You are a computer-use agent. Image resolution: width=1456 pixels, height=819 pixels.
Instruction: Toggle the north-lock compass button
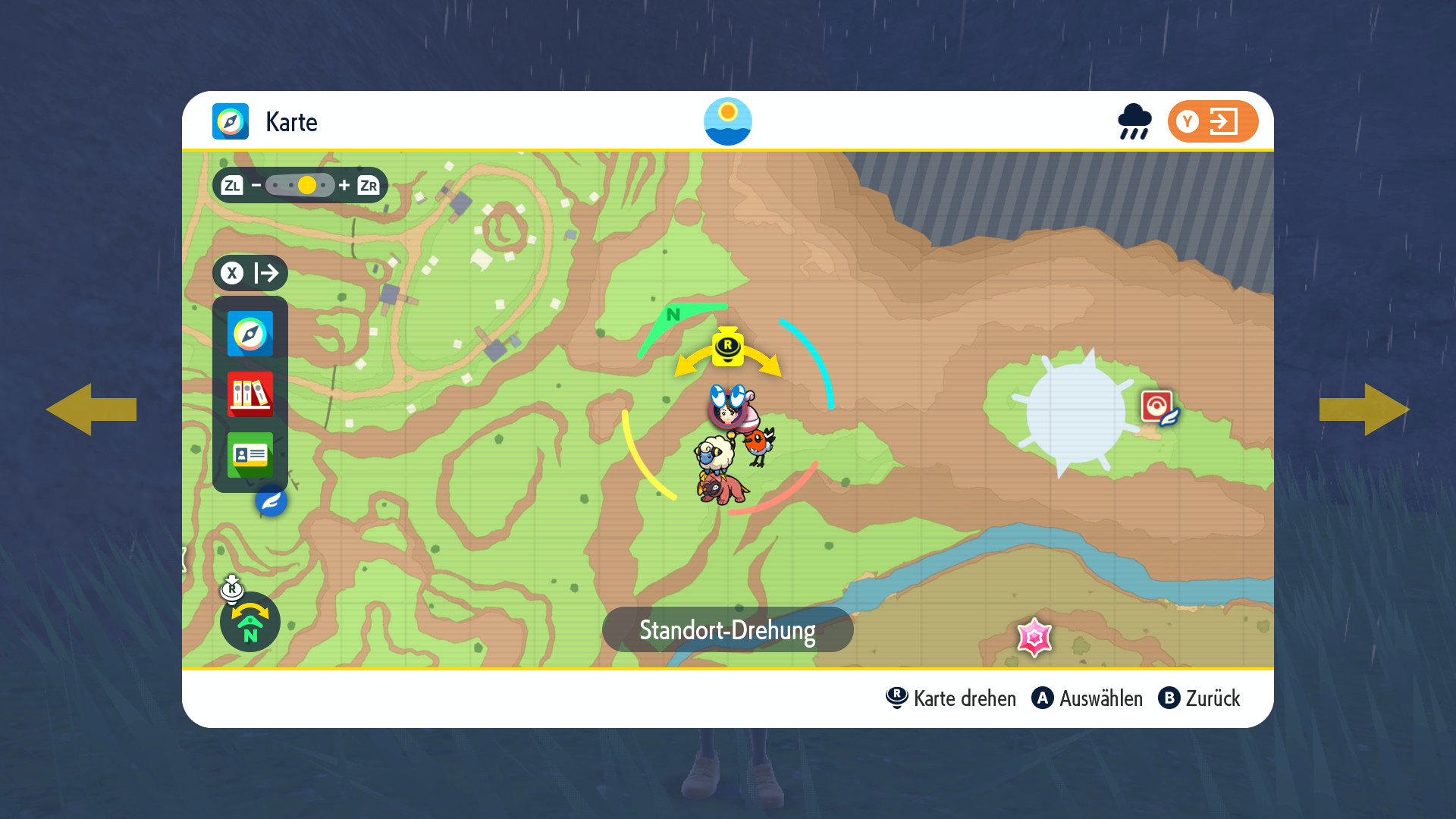coord(249,622)
